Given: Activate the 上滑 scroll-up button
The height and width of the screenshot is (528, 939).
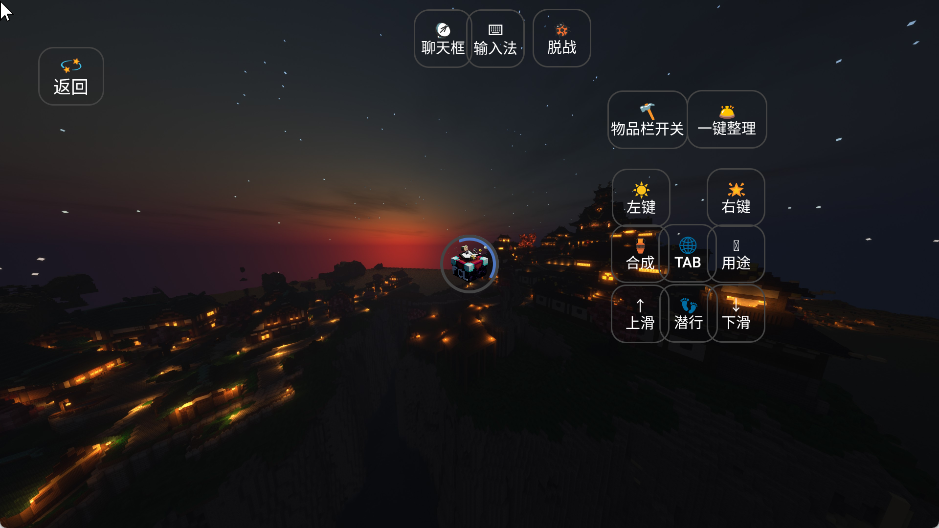Looking at the screenshot, I should point(640,314).
